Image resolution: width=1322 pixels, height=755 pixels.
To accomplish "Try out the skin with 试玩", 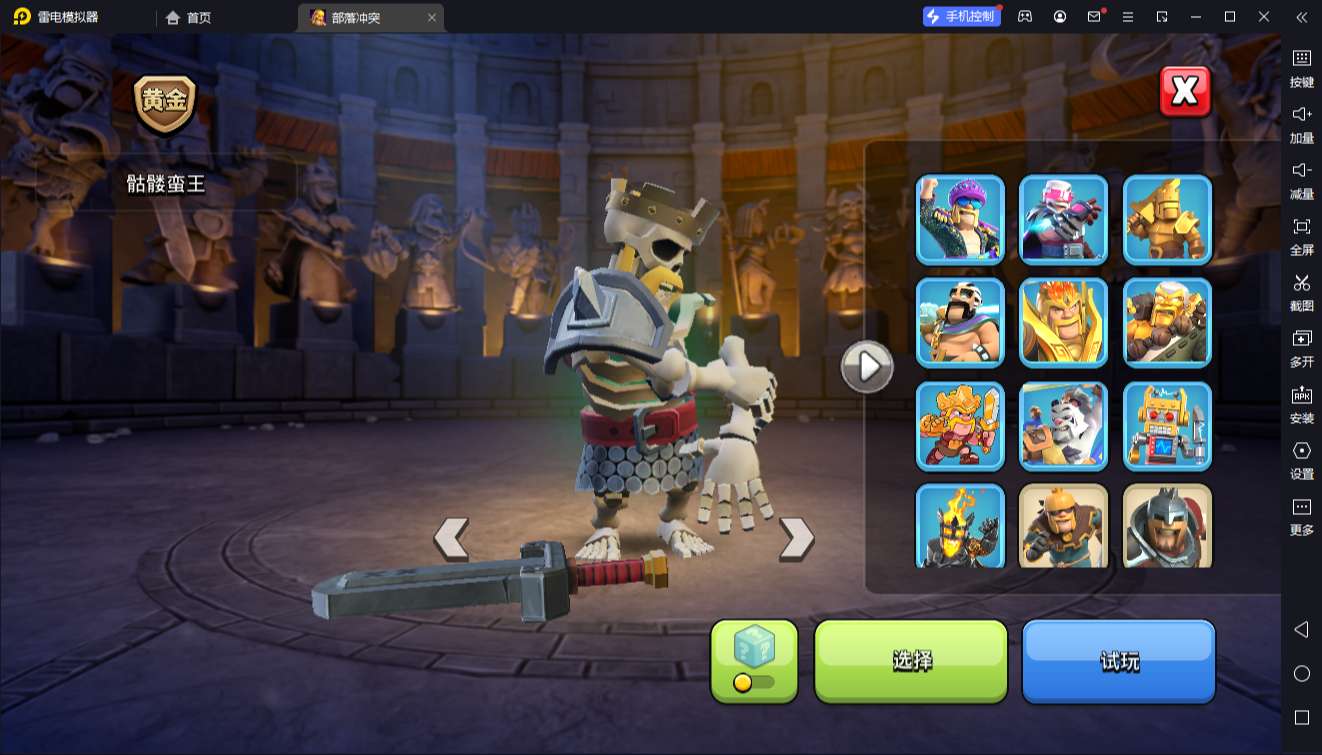I will (1118, 660).
